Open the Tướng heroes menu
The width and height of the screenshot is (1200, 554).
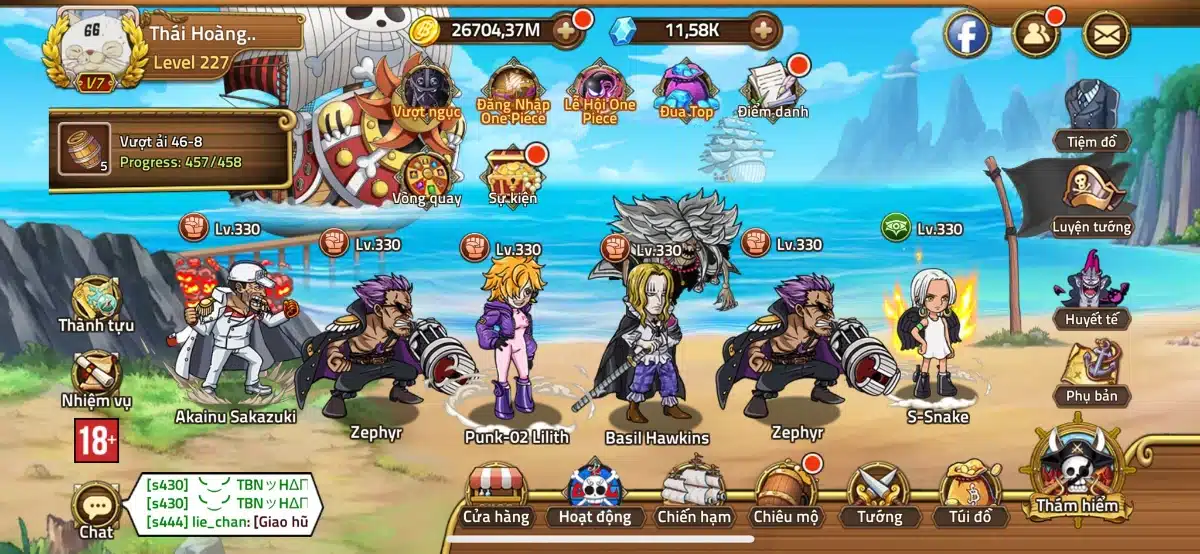click(x=879, y=492)
